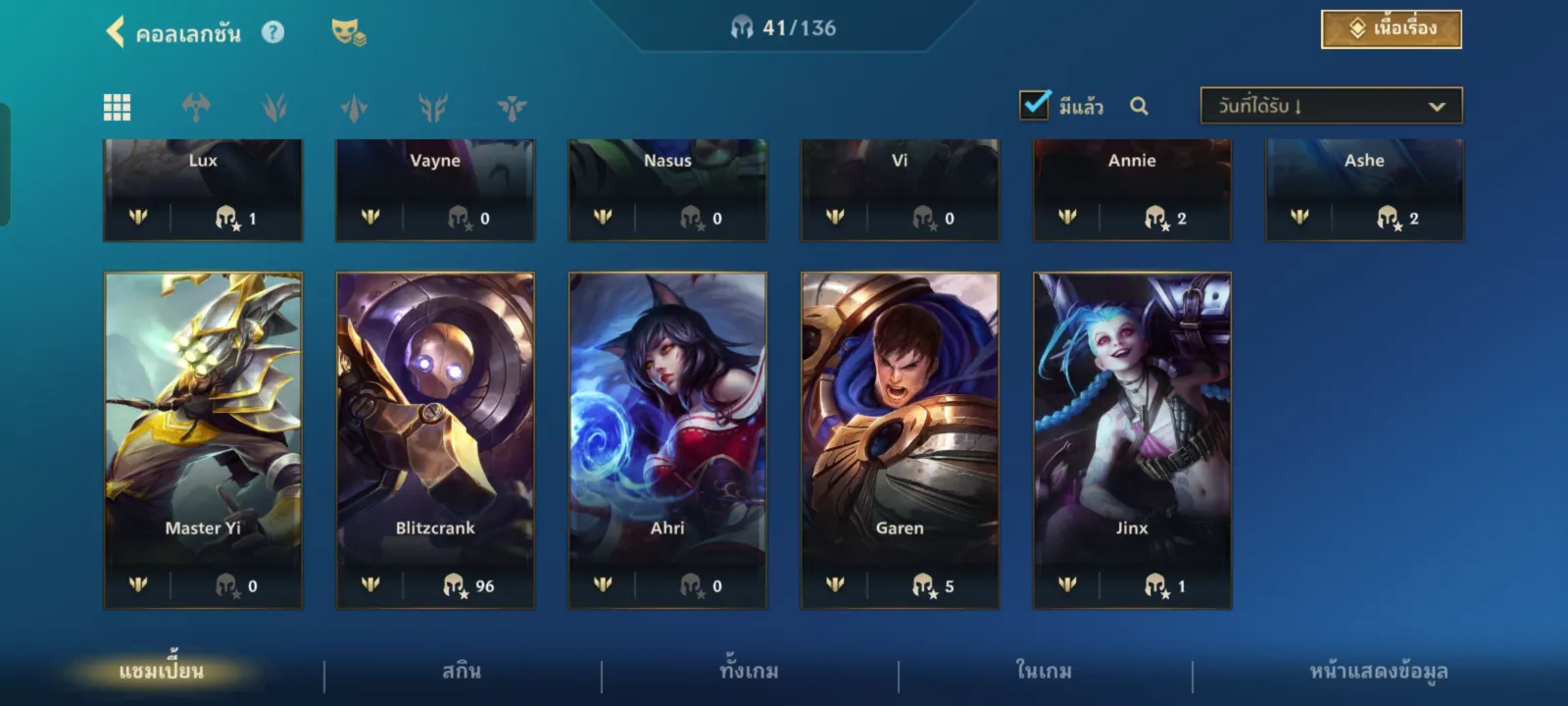
Task: Pick the Ahri champion card
Action: click(x=667, y=439)
